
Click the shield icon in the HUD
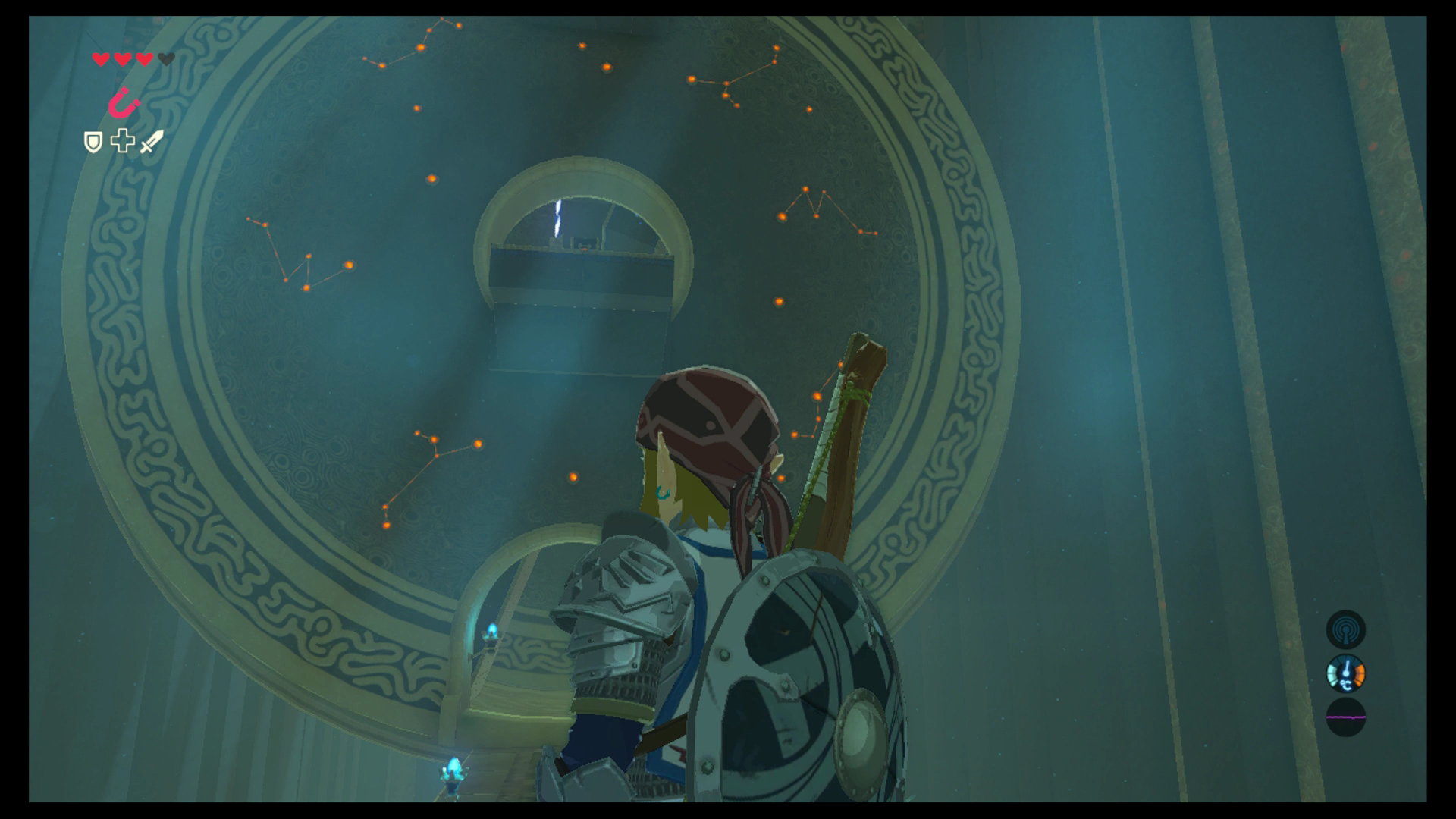pos(93,143)
